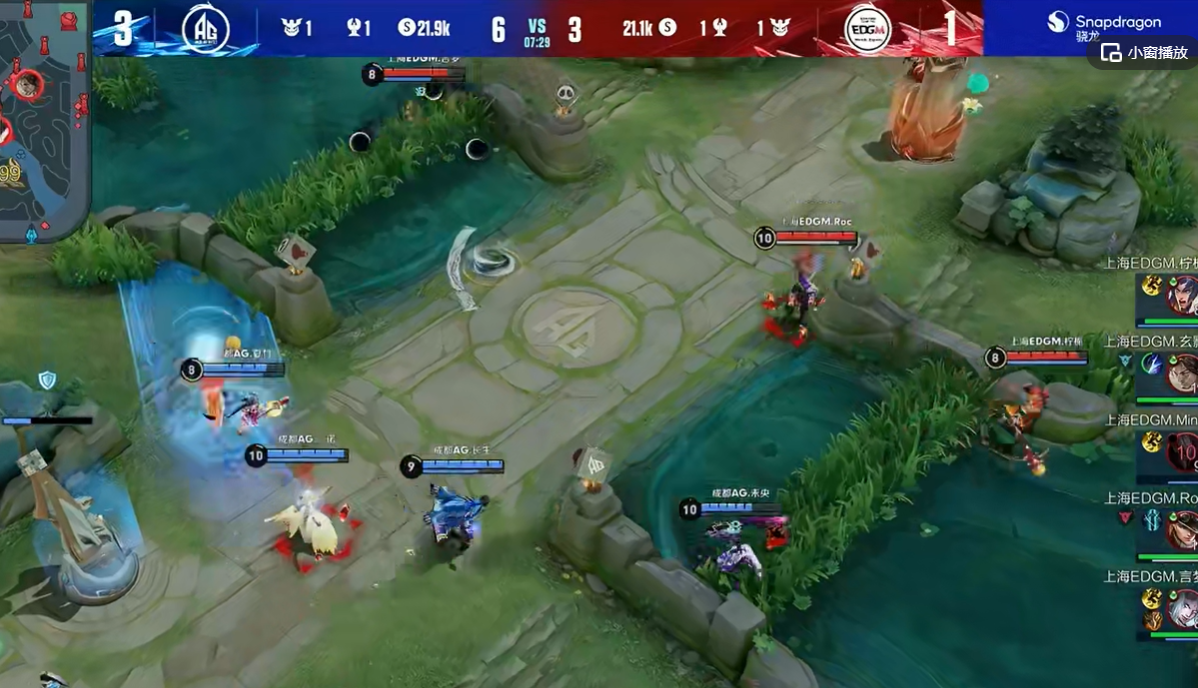Choose the 上海EDGM.玄 player portrait
The height and width of the screenshot is (688, 1198).
click(x=1181, y=373)
